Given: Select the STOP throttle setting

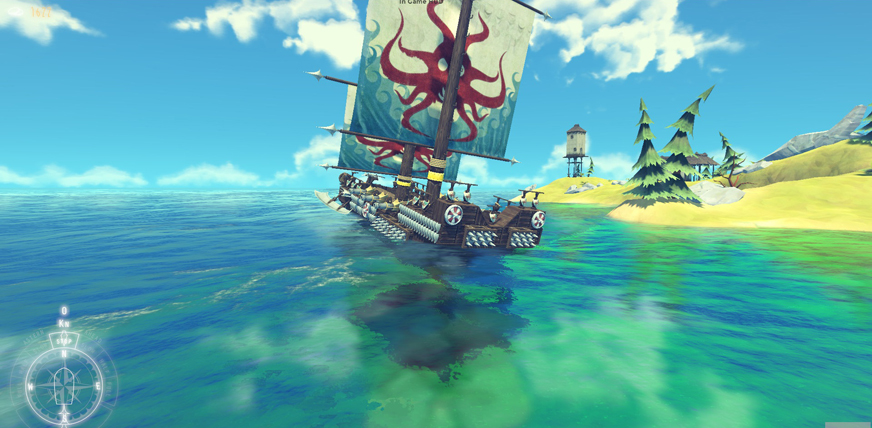Looking at the screenshot, I should tap(64, 340).
